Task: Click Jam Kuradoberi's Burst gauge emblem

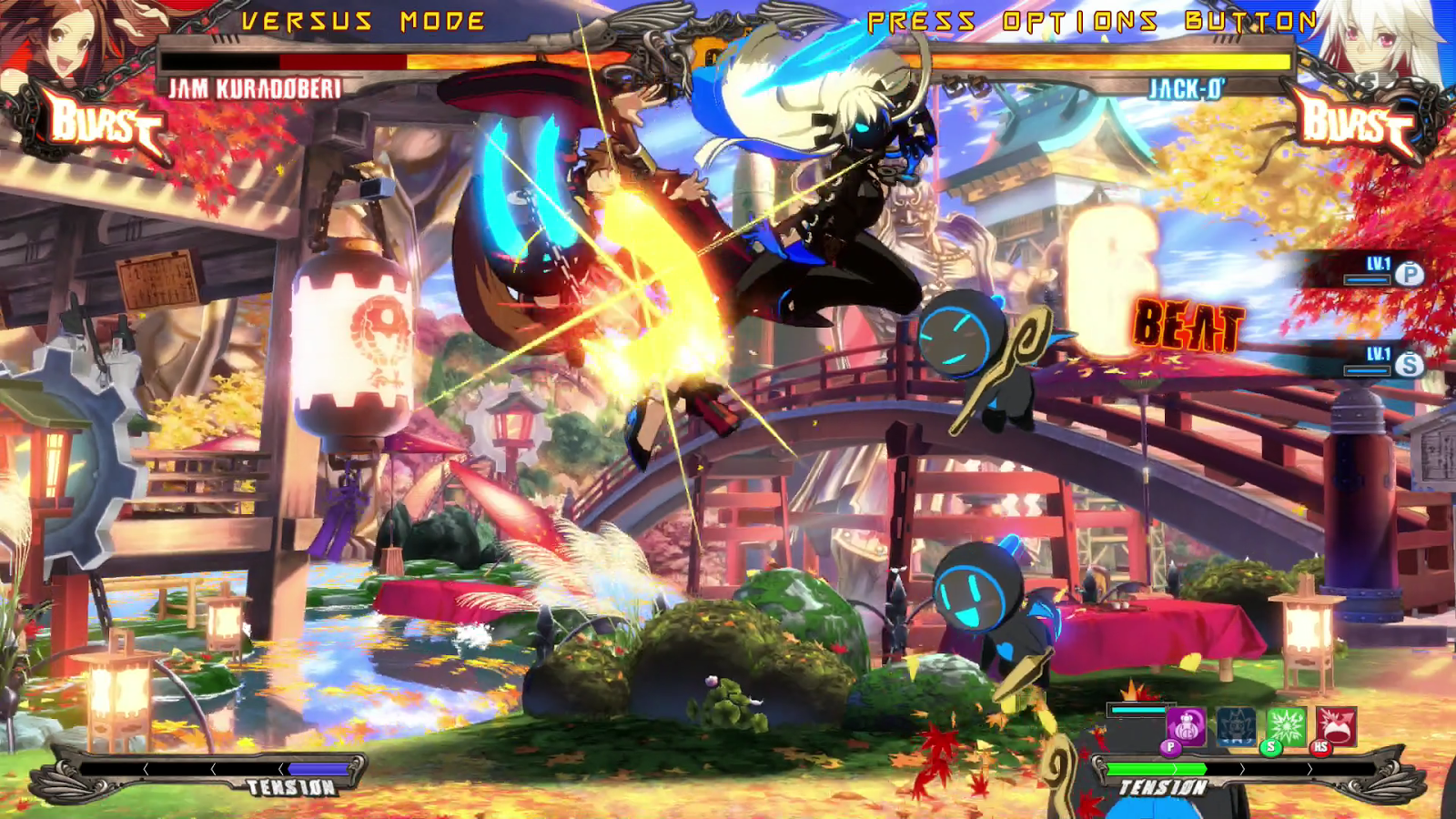Action: (103, 125)
